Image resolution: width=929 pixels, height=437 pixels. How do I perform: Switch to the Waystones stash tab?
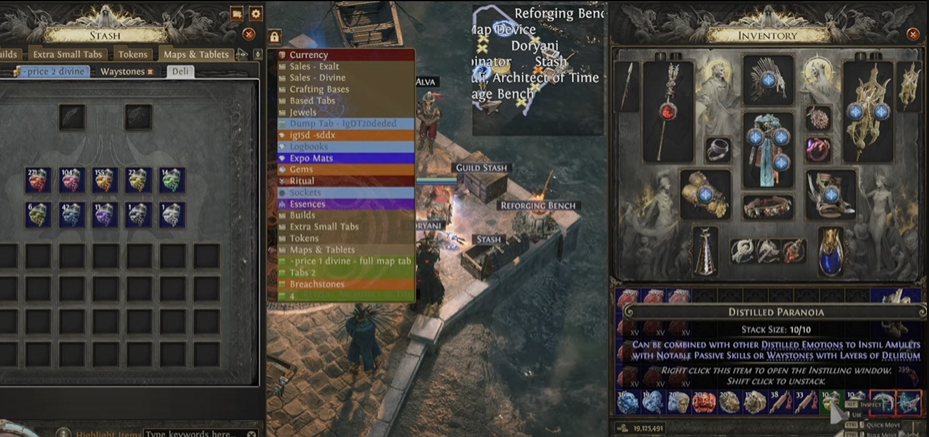(x=125, y=72)
